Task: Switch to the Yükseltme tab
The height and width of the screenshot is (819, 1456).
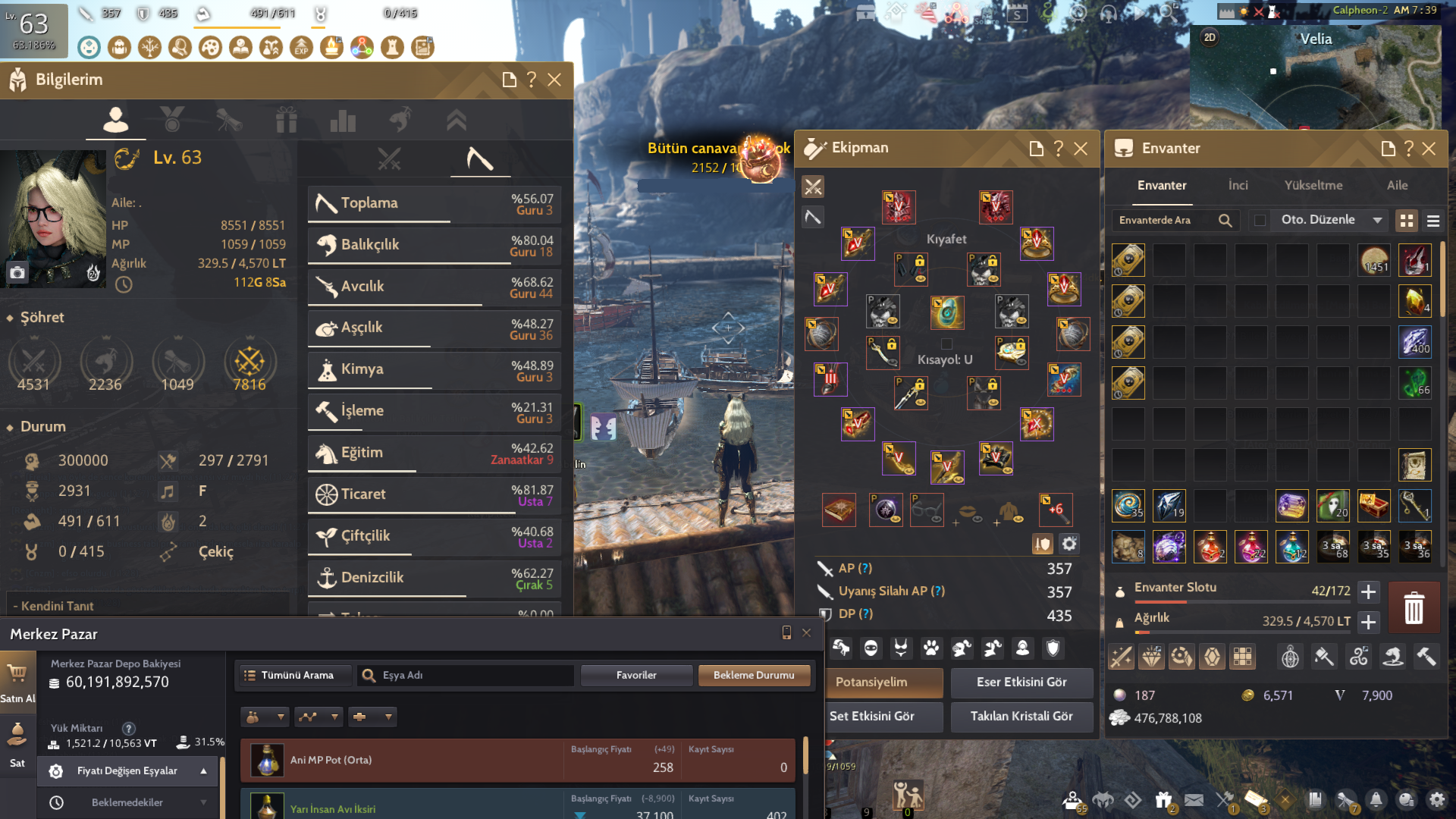Action: tap(1313, 185)
